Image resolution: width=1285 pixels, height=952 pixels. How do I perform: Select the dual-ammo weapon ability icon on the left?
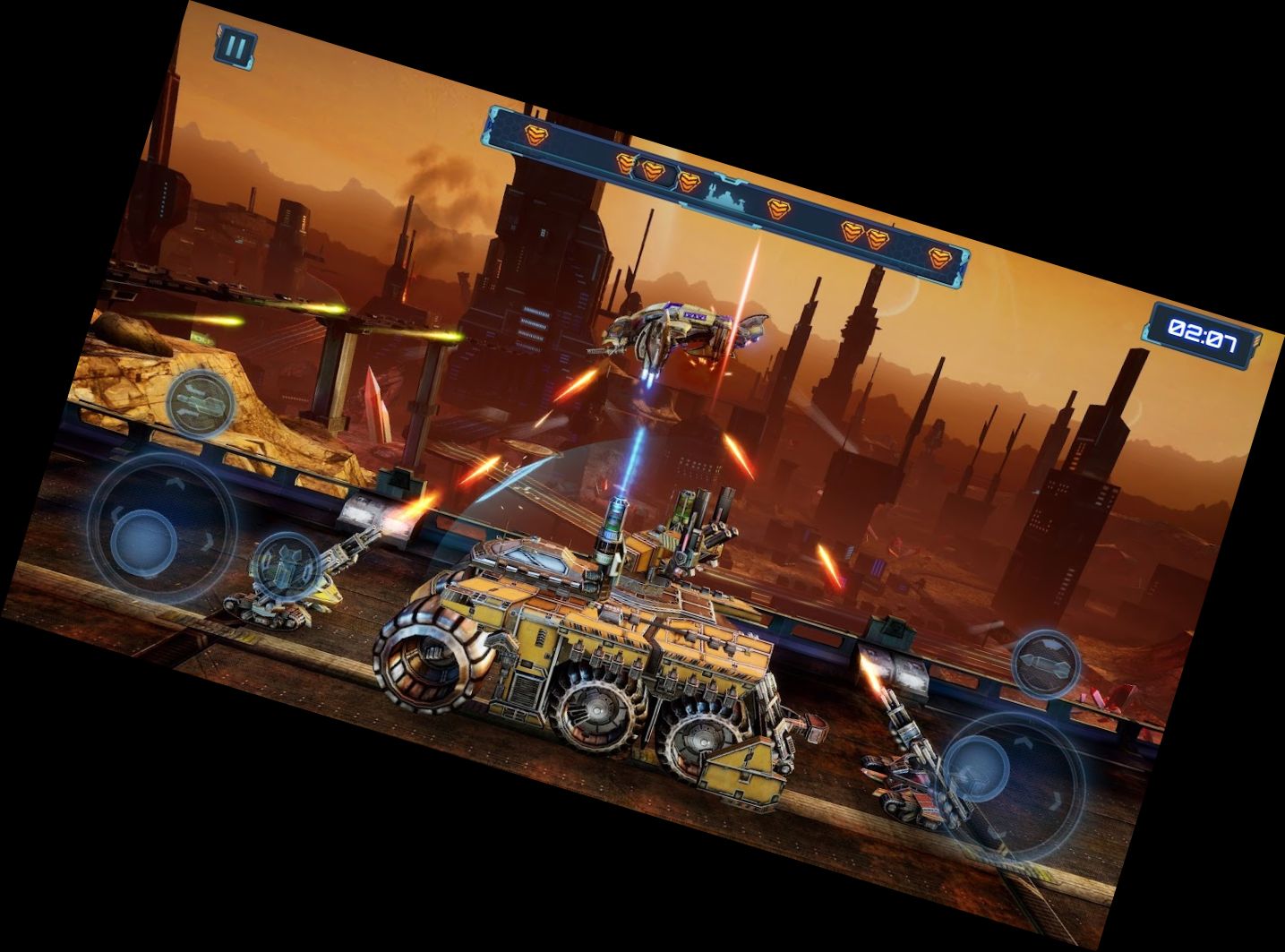coord(198,402)
